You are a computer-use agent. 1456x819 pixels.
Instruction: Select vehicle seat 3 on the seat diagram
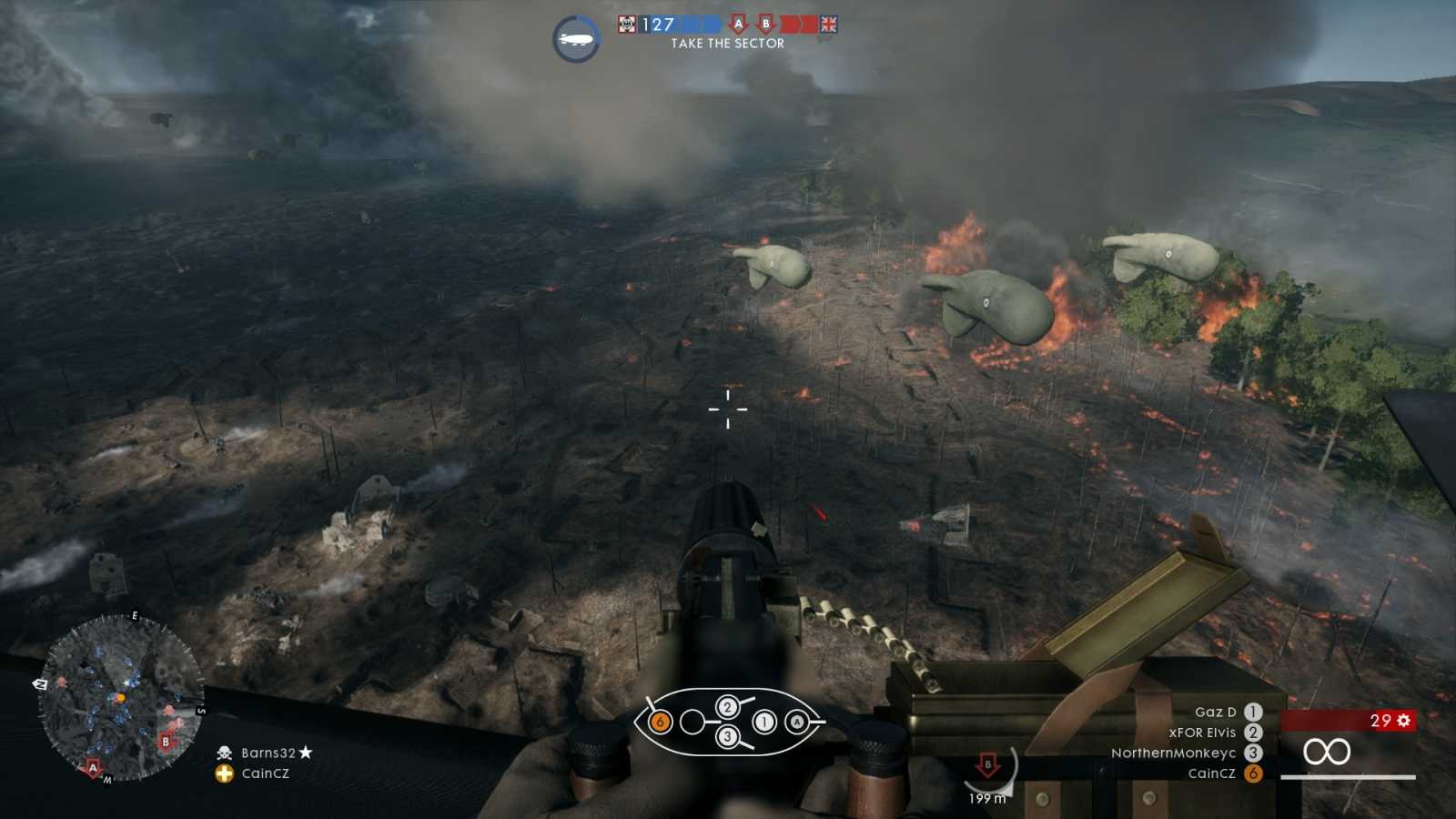(726, 735)
